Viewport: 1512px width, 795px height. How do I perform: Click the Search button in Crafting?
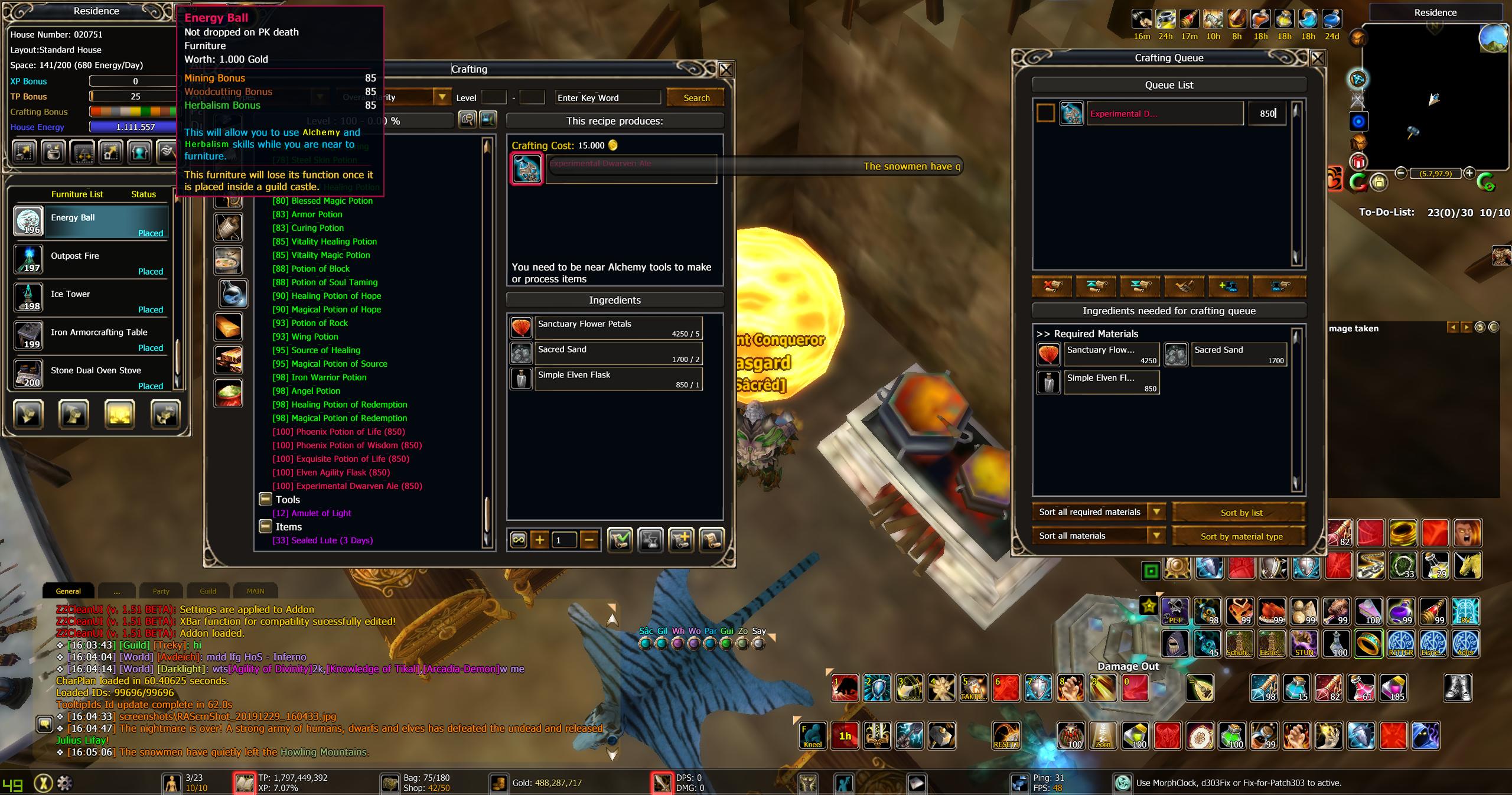coord(696,98)
